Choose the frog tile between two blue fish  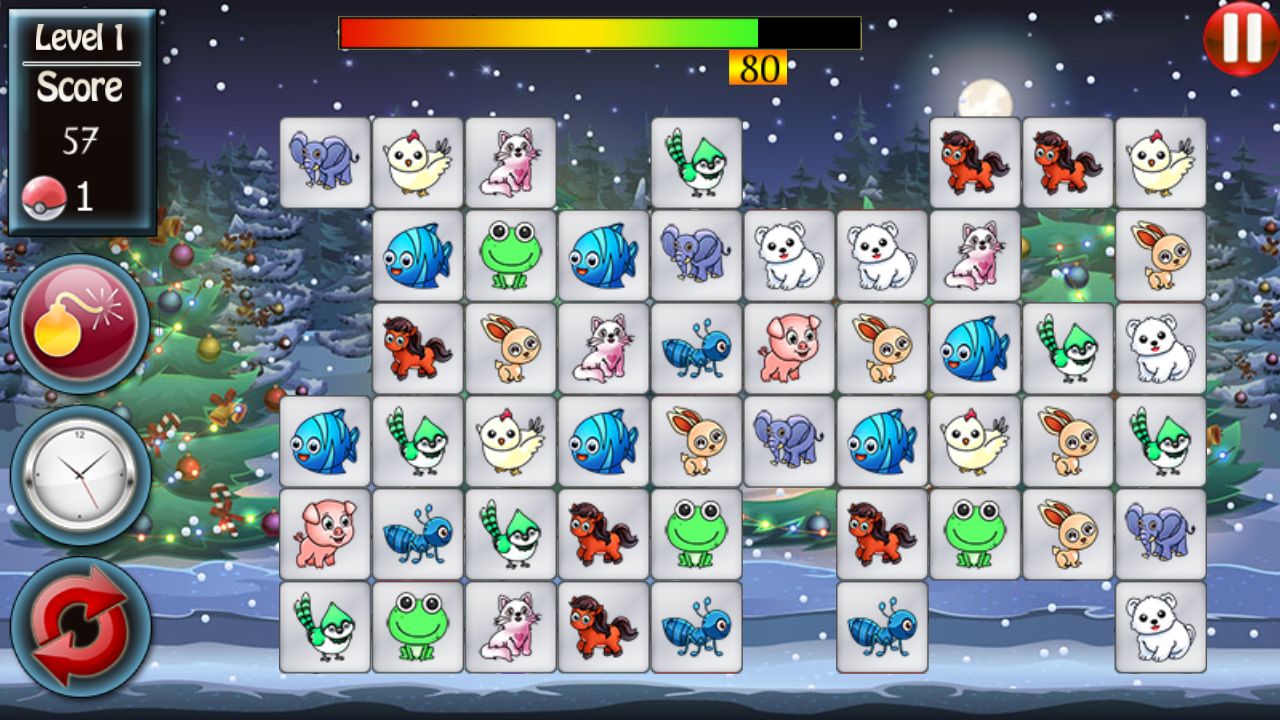click(511, 255)
